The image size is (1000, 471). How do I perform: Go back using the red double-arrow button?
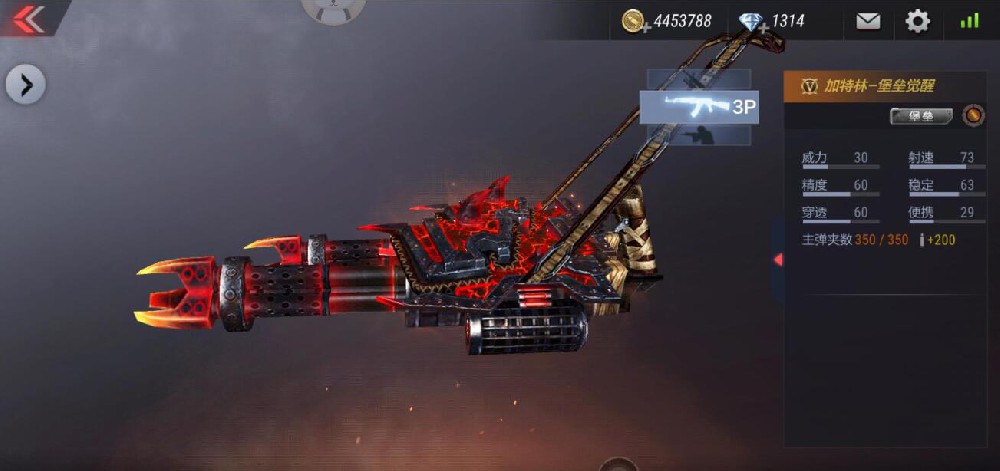click(x=28, y=19)
